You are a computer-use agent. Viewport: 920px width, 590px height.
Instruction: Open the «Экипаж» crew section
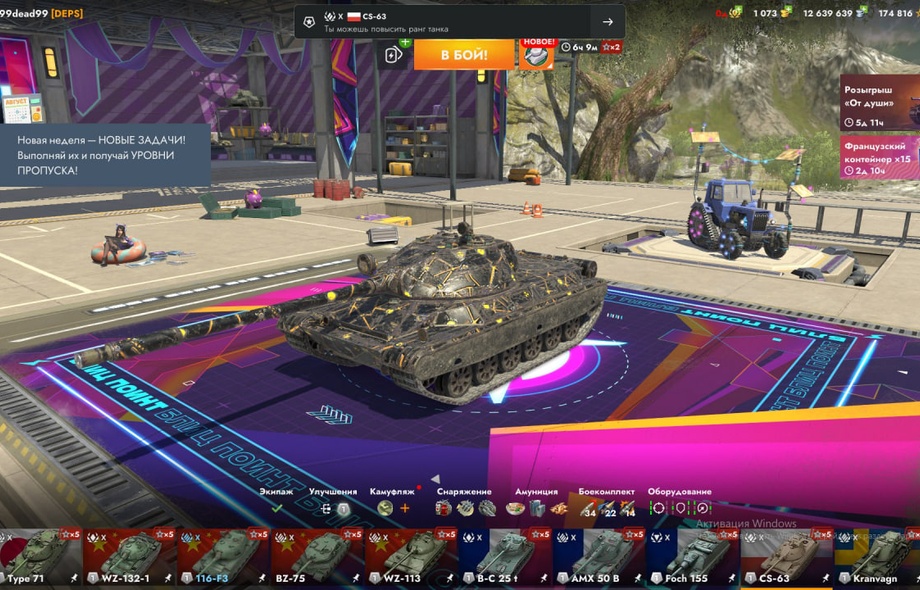277,508
